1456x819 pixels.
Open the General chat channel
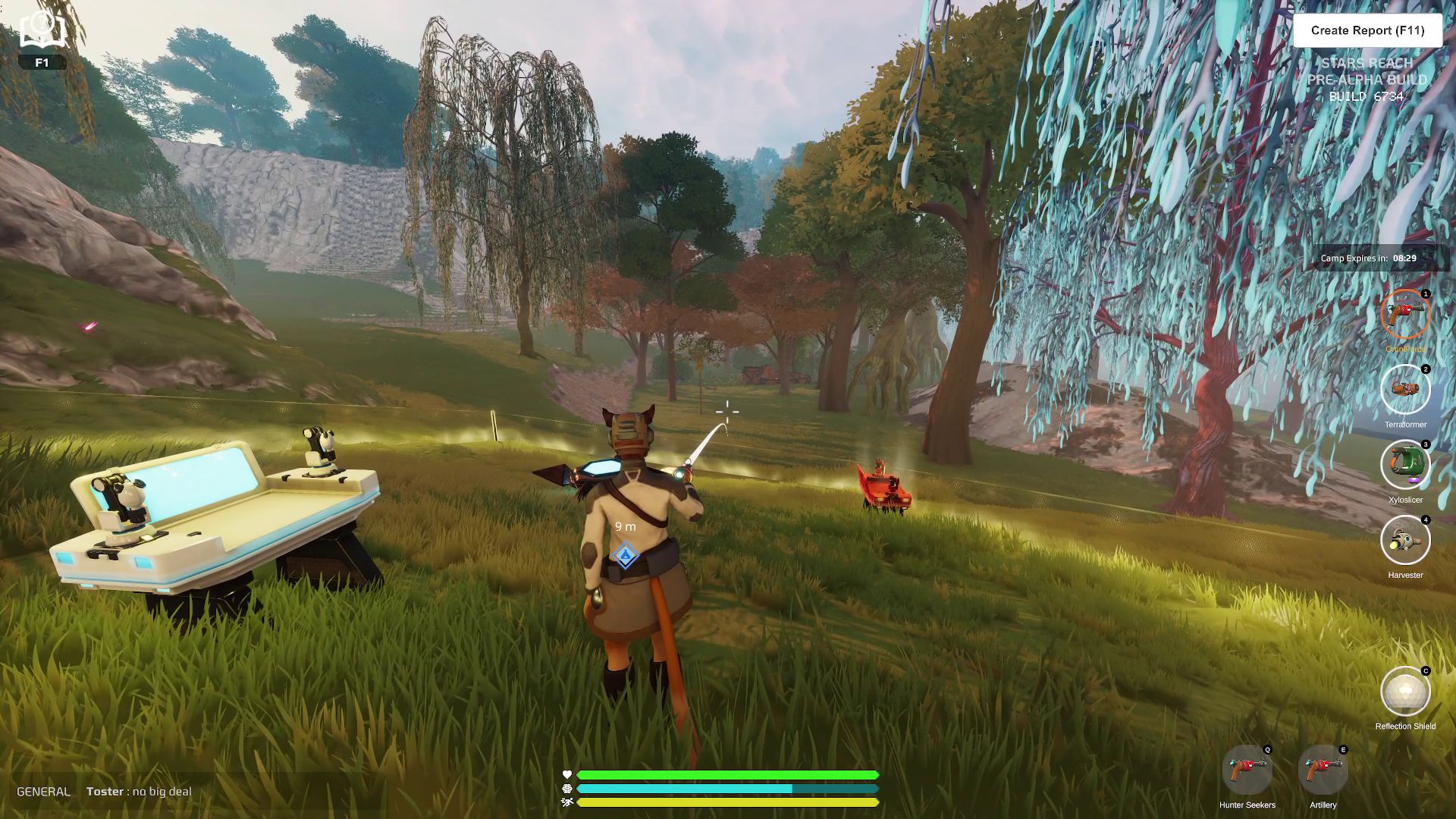pos(43,792)
